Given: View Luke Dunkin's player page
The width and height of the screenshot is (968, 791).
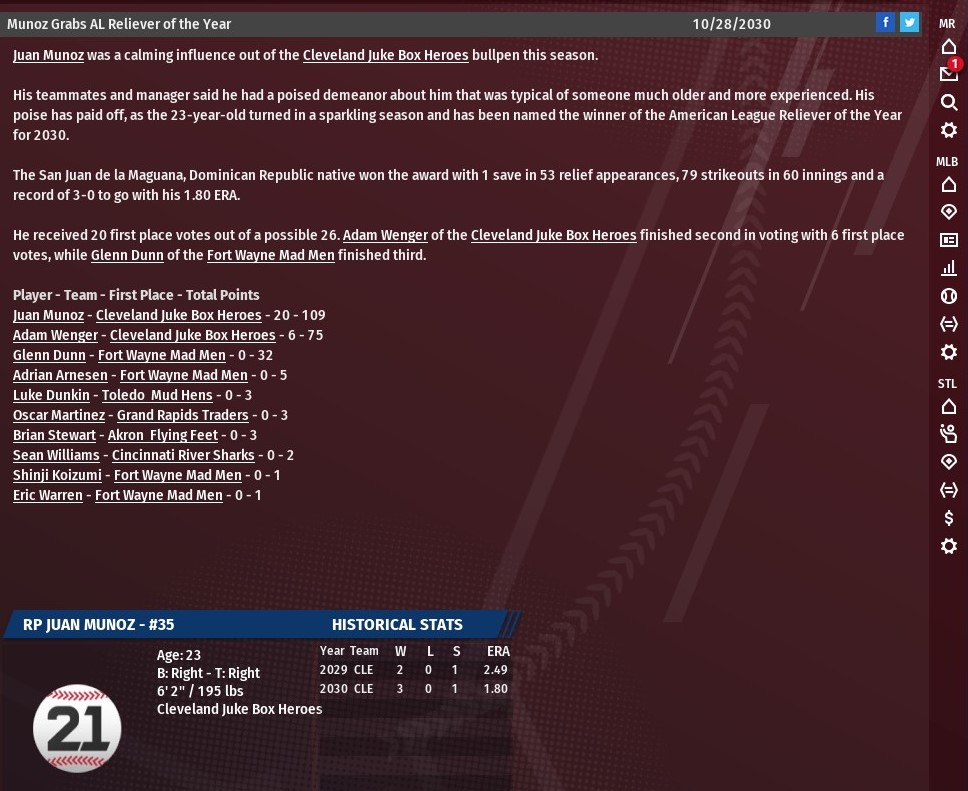Looking at the screenshot, I should (51, 395).
